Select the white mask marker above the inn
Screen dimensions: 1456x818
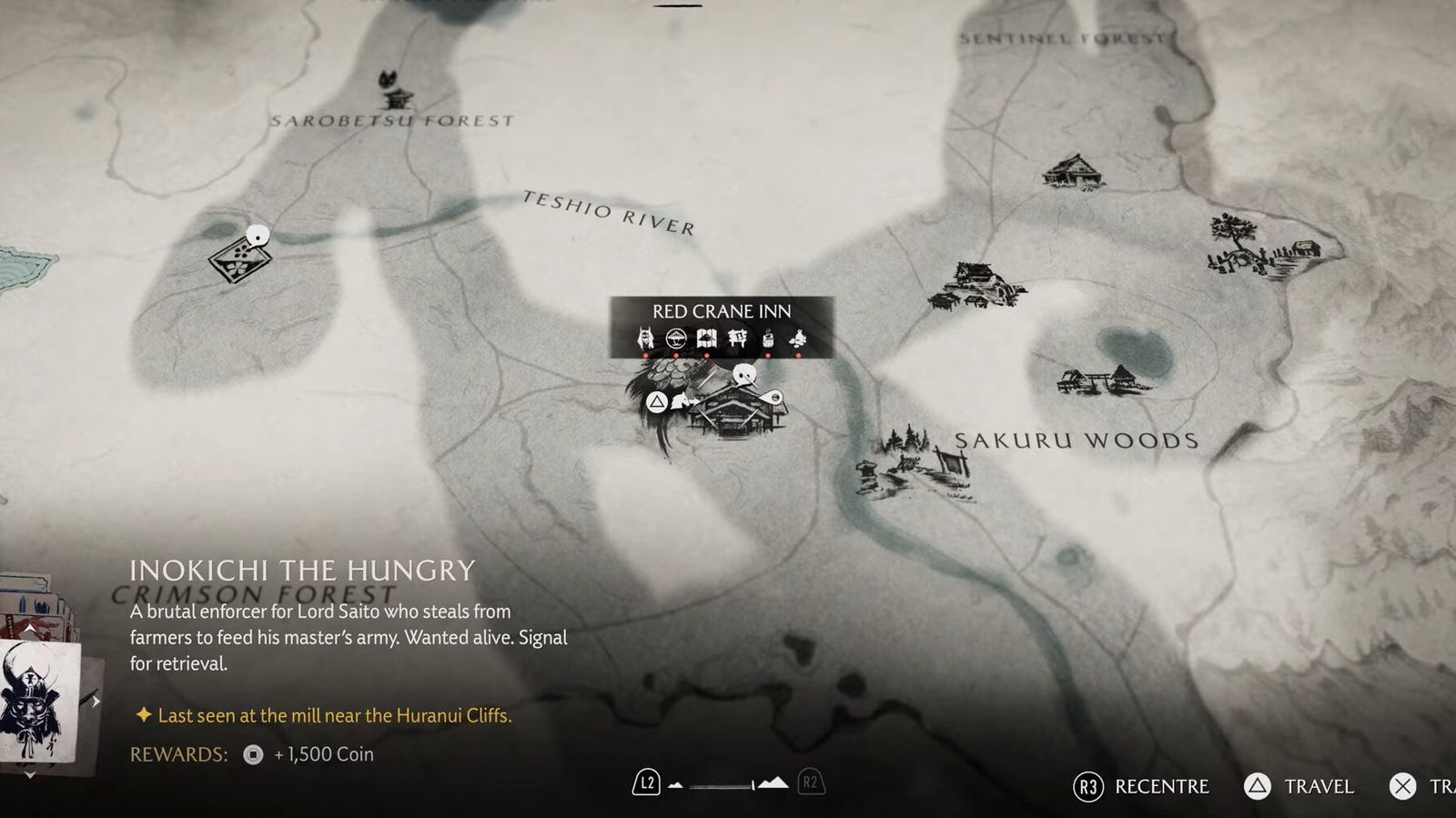click(745, 374)
